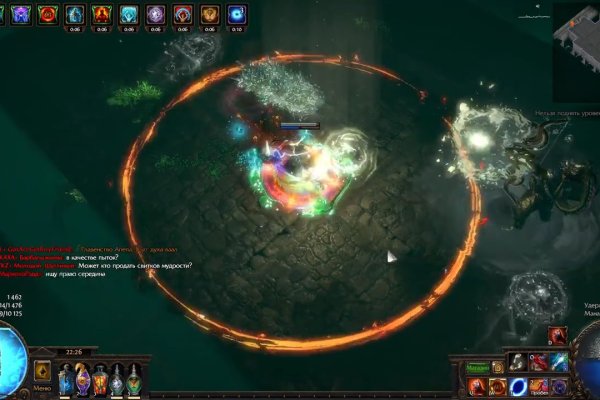Activate the icy blue streak skill
This screenshot has width=600, height=400.
click(x=560, y=362)
